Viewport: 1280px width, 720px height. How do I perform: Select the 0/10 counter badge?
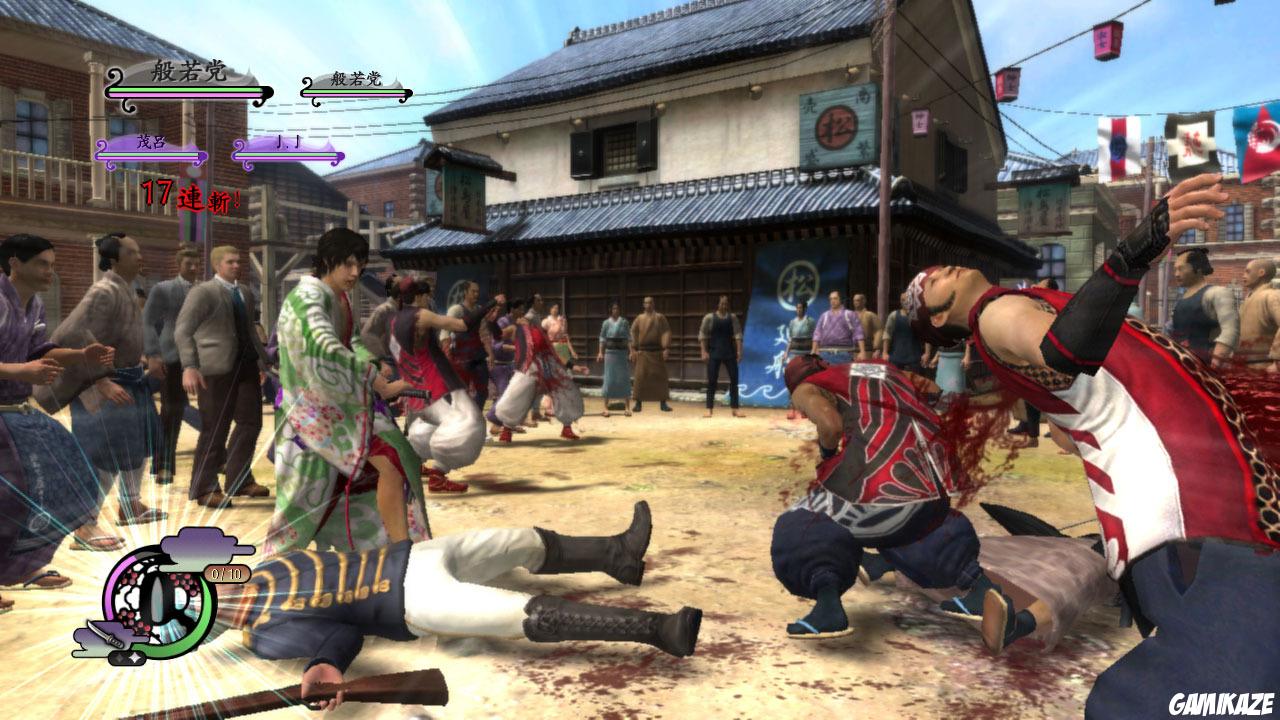coord(225,573)
